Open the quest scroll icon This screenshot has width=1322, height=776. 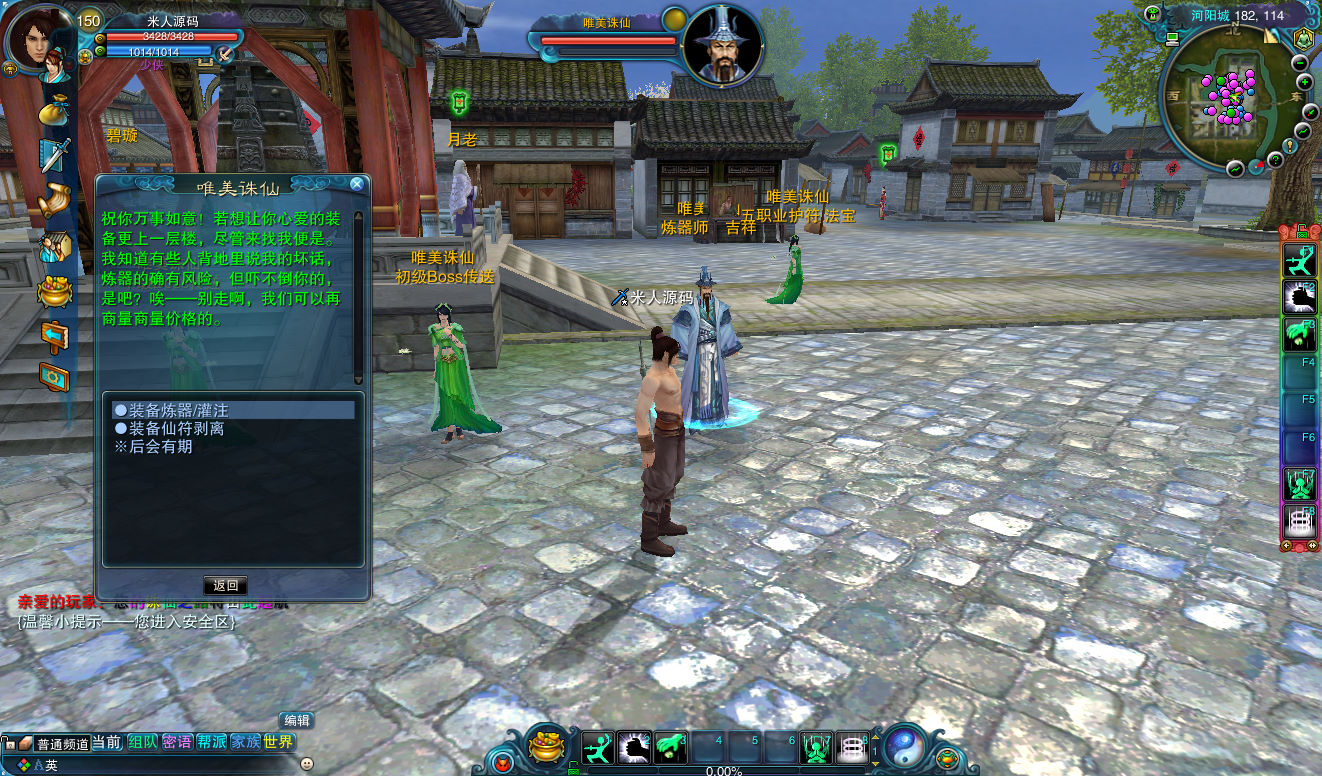pyautogui.click(x=54, y=201)
